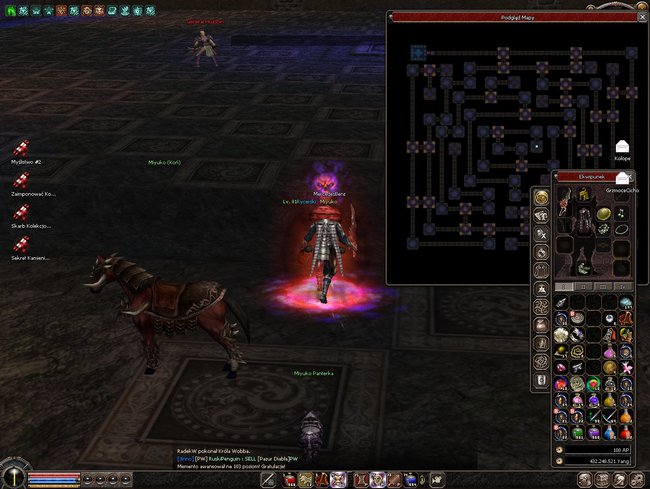Viewport: 650px width, 489px height.
Task: Click the green horse buff icon
Action: pos(9,9)
